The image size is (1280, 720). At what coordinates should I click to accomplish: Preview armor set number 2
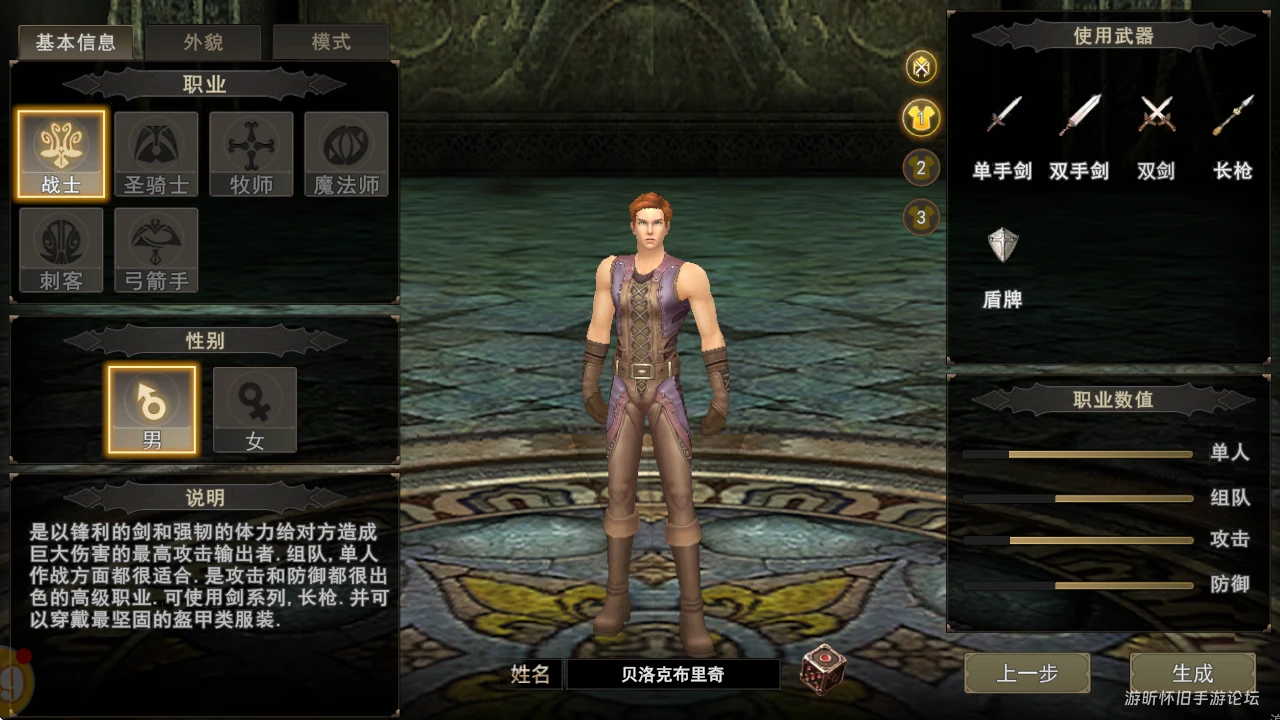click(921, 167)
